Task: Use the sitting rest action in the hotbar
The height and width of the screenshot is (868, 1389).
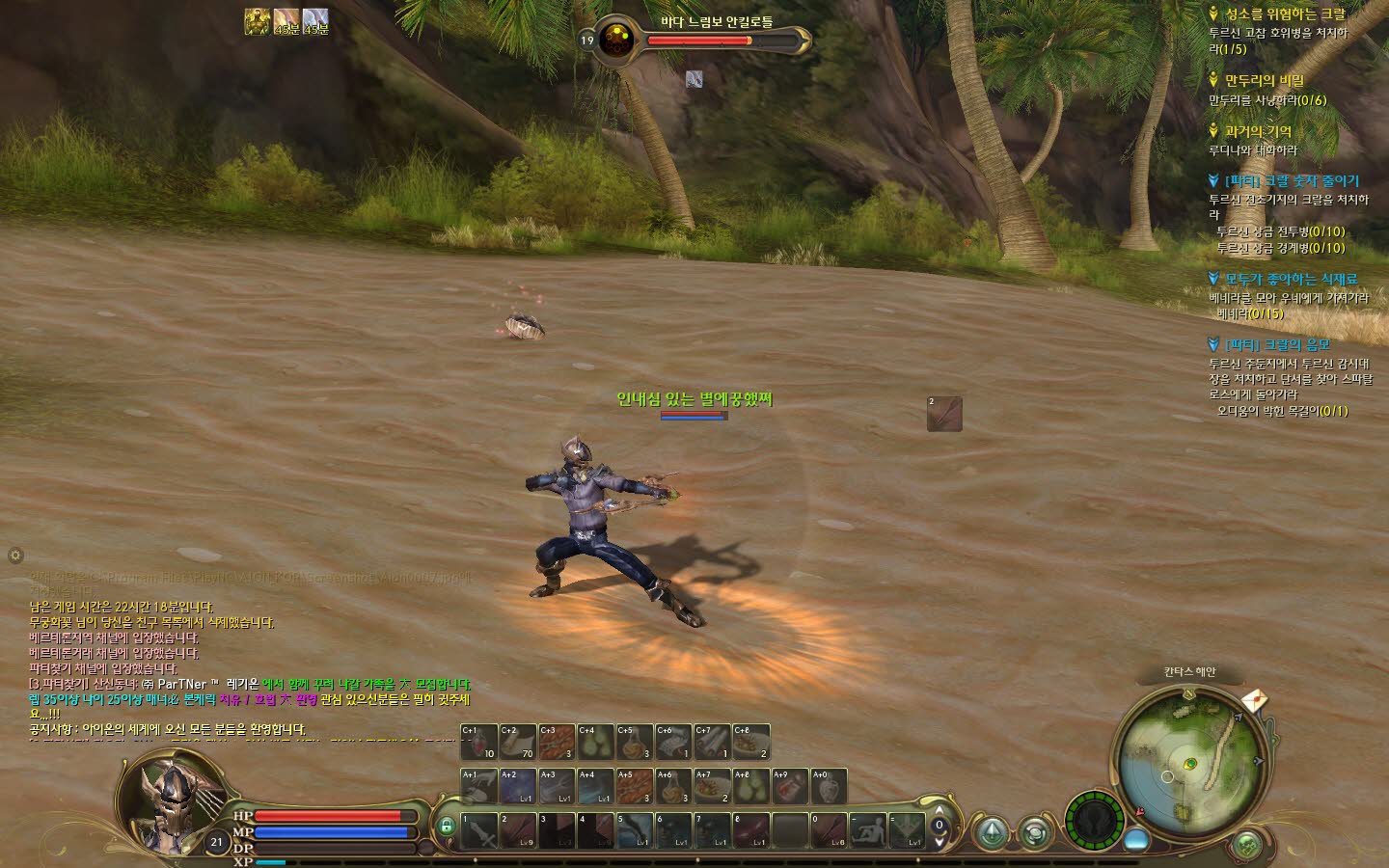Action: click(867, 830)
